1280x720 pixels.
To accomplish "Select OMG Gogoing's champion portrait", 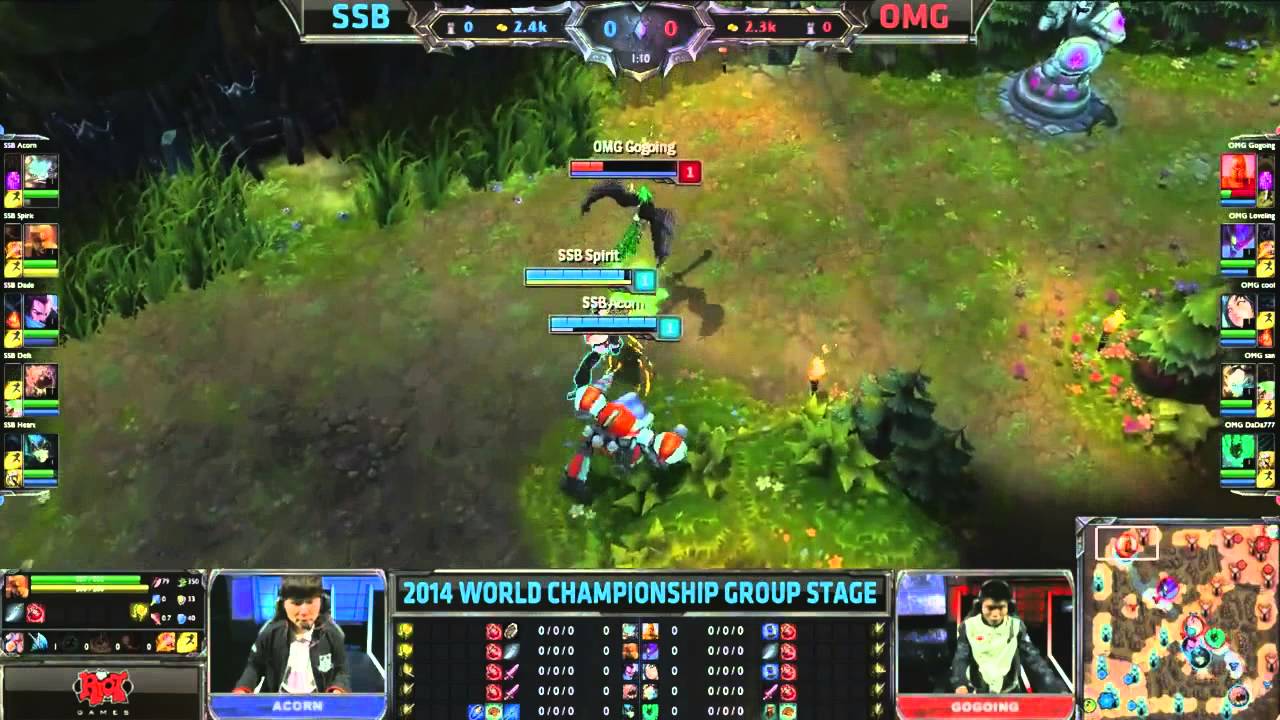I will coord(1238,170).
